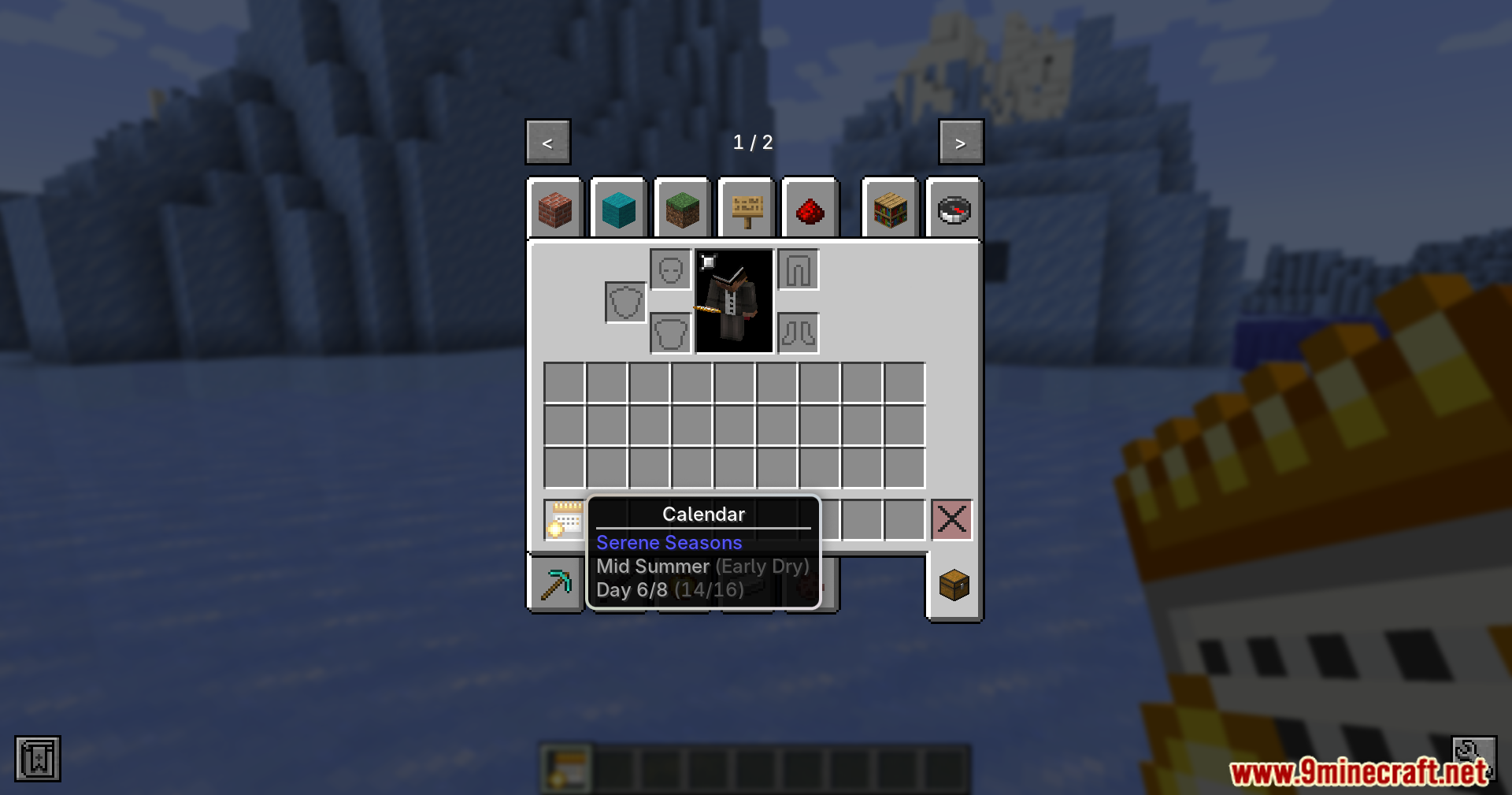Open the saved hotbars chest icon
The image size is (1512, 795).
click(x=953, y=585)
